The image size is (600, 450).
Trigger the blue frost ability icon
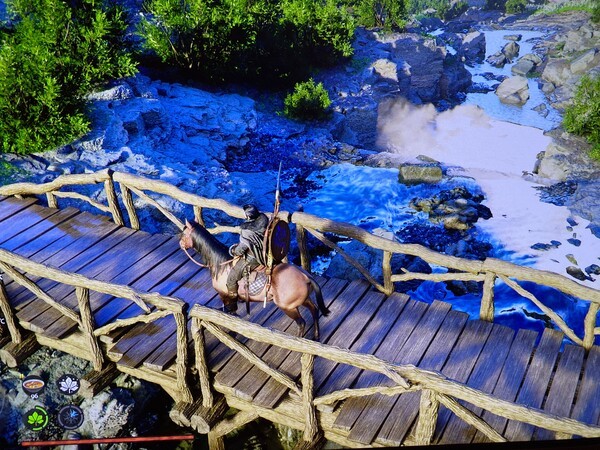(x=70, y=417)
